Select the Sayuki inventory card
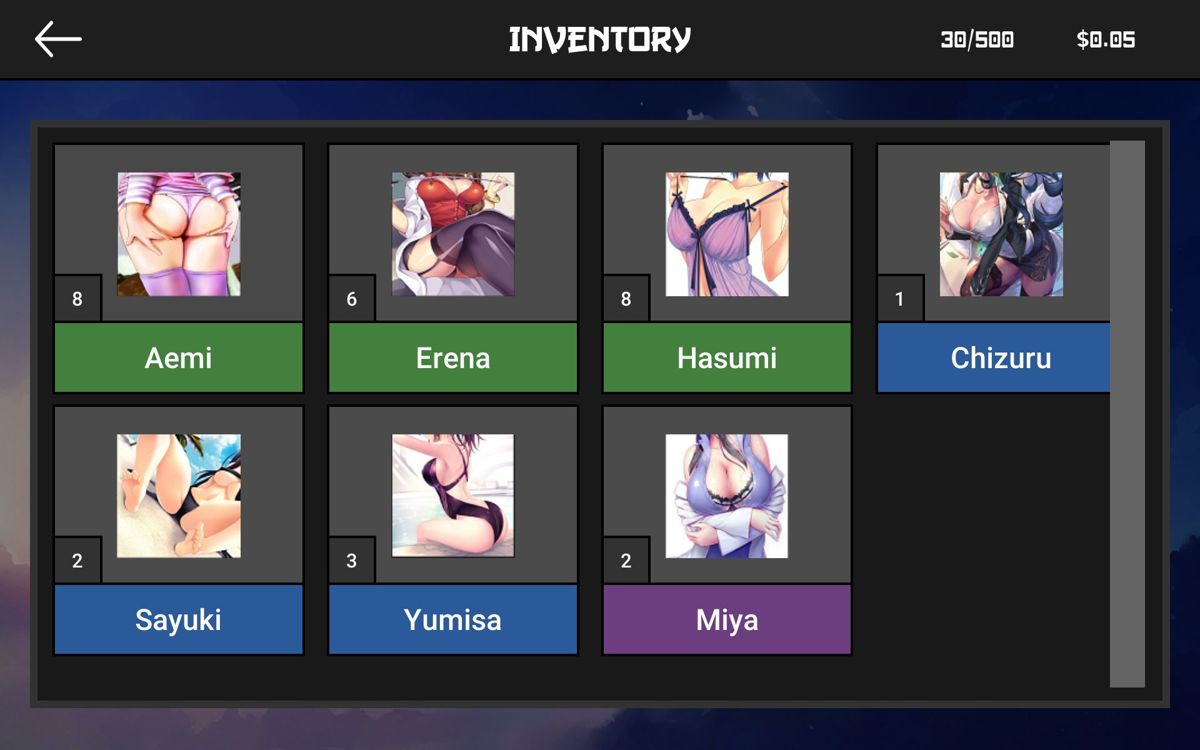Image resolution: width=1200 pixels, height=750 pixels. pyautogui.click(x=179, y=530)
